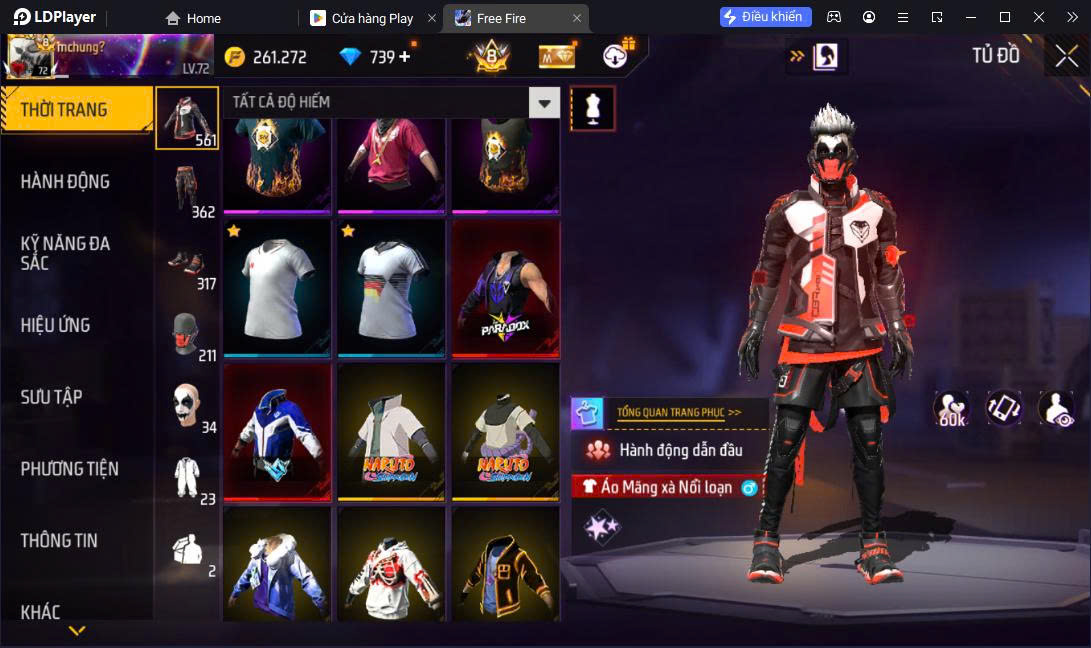Click the mannequin preview icon
This screenshot has height=648, width=1091.
pos(592,108)
